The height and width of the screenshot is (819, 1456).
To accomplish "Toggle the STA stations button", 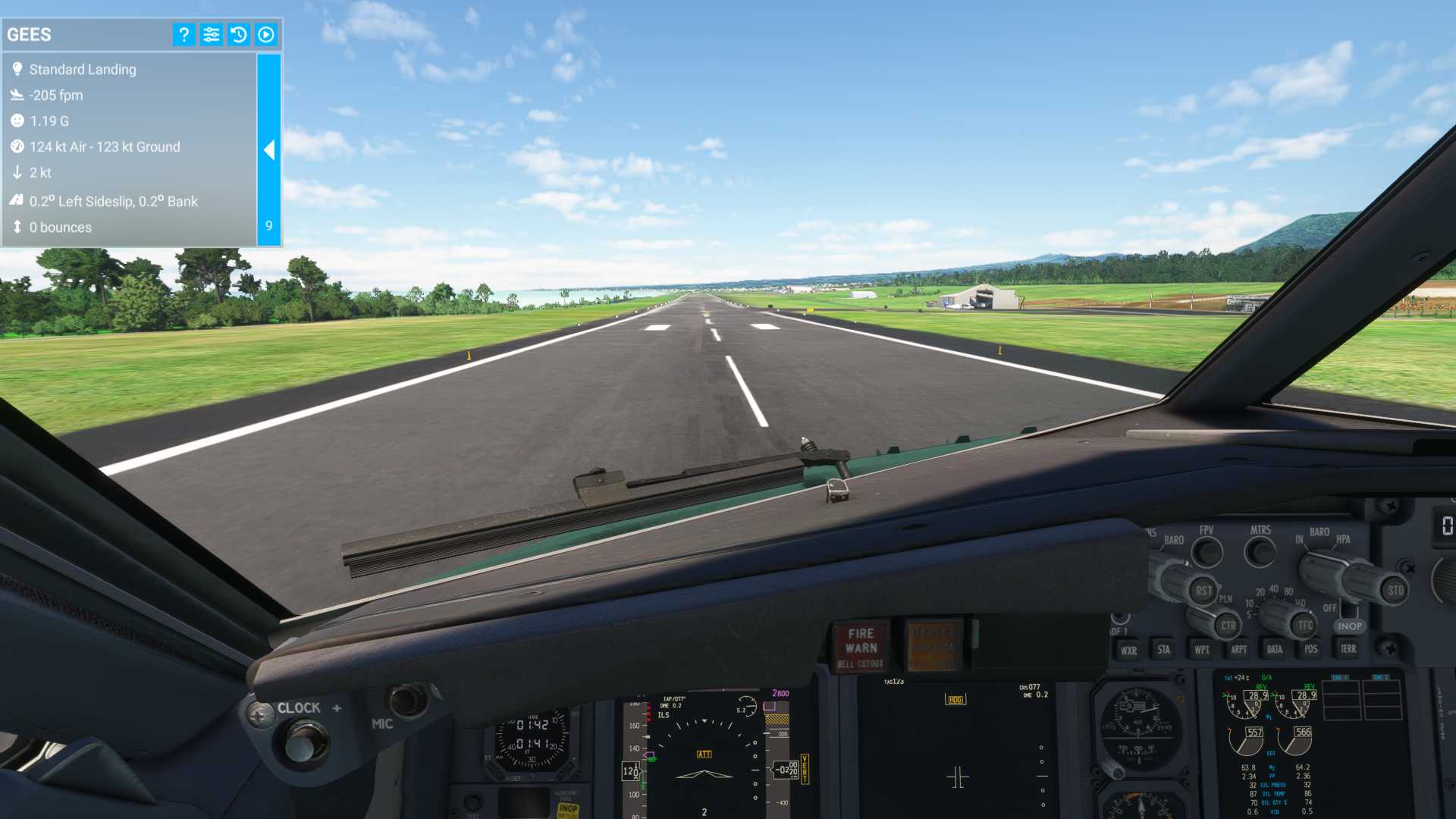I will (1163, 649).
